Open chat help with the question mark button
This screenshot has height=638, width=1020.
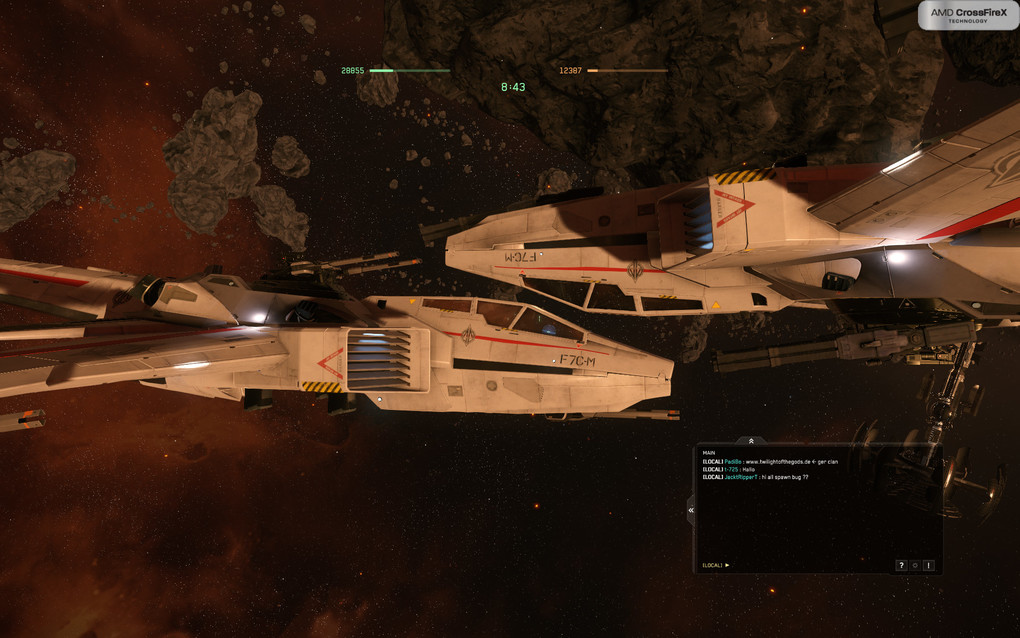pyautogui.click(x=901, y=565)
